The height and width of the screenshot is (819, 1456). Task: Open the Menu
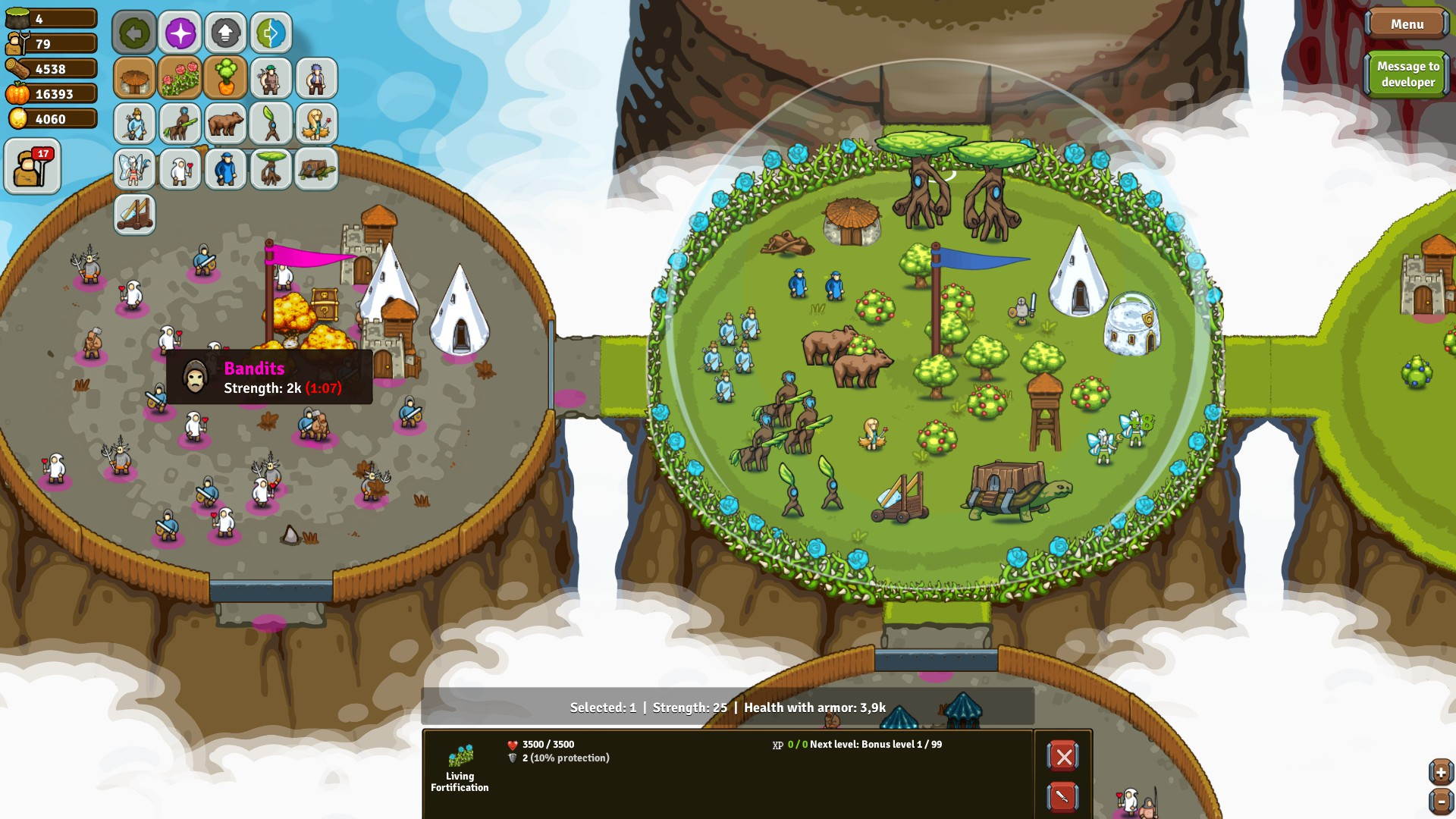click(1407, 24)
